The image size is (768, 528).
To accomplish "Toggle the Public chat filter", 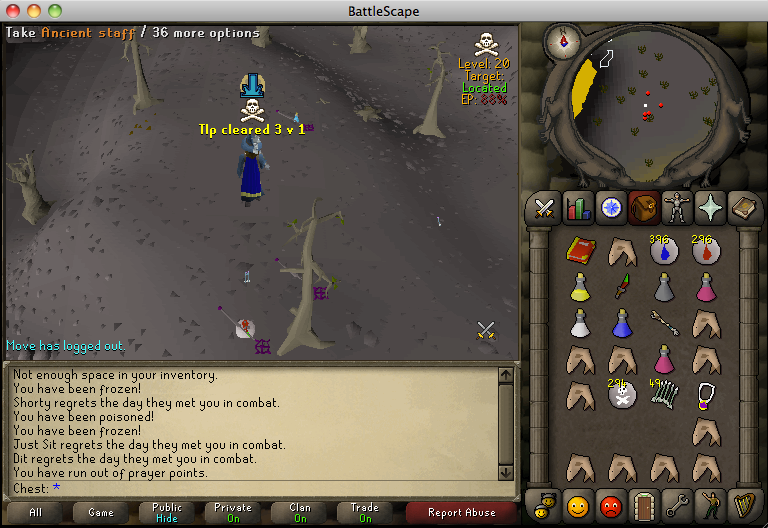I will click(167, 512).
